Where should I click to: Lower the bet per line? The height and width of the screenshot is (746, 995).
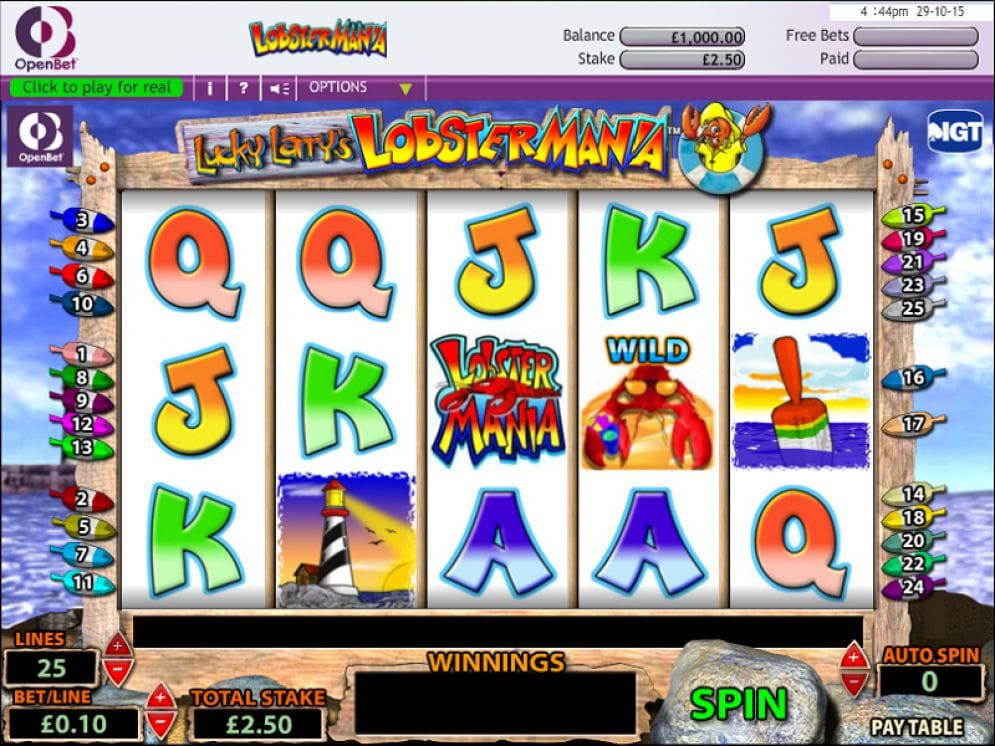tap(160, 721)
